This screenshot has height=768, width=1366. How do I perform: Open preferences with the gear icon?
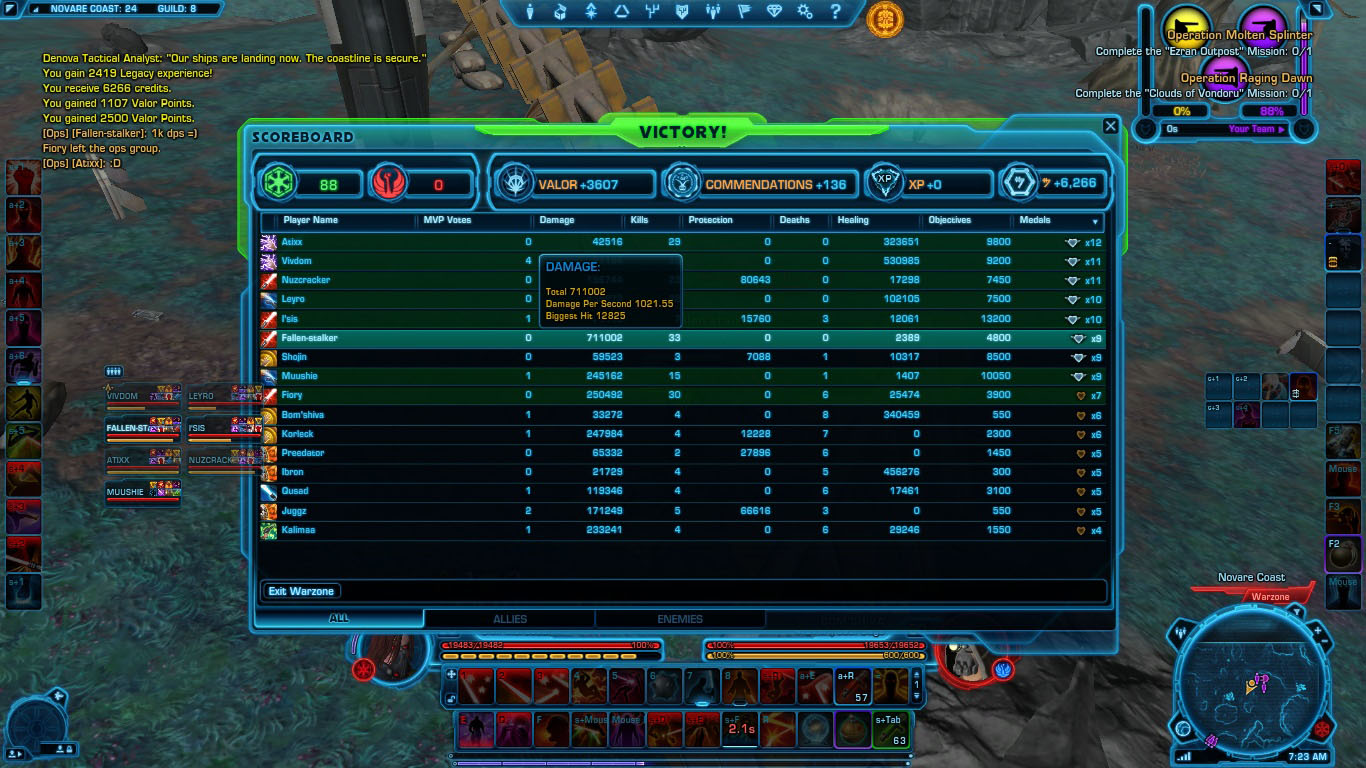805,12
